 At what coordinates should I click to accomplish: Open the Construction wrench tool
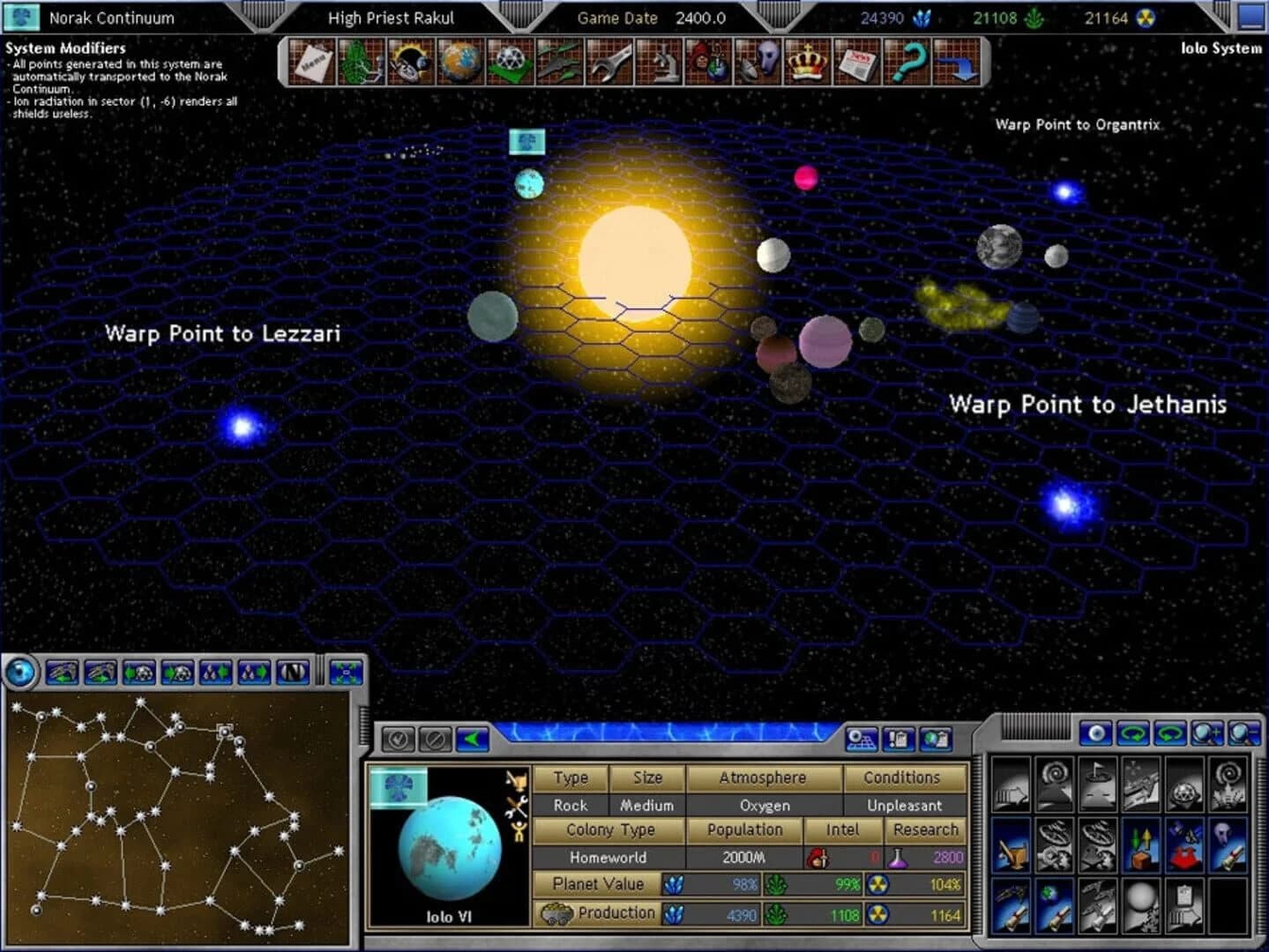pos(610,63)
